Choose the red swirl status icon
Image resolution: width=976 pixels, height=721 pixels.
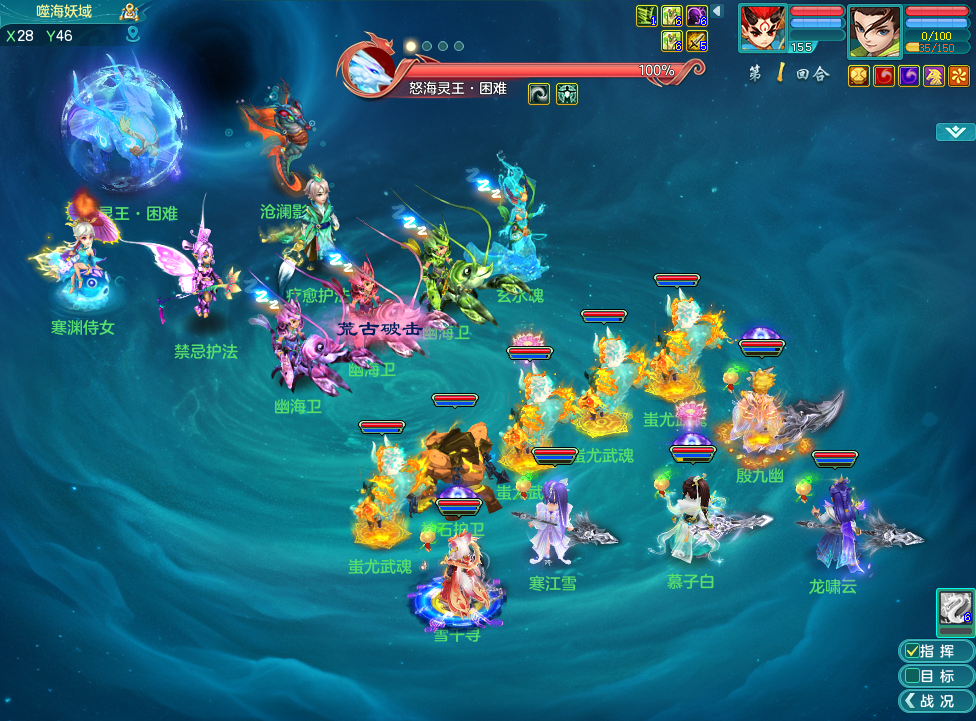tap(884, 76)
